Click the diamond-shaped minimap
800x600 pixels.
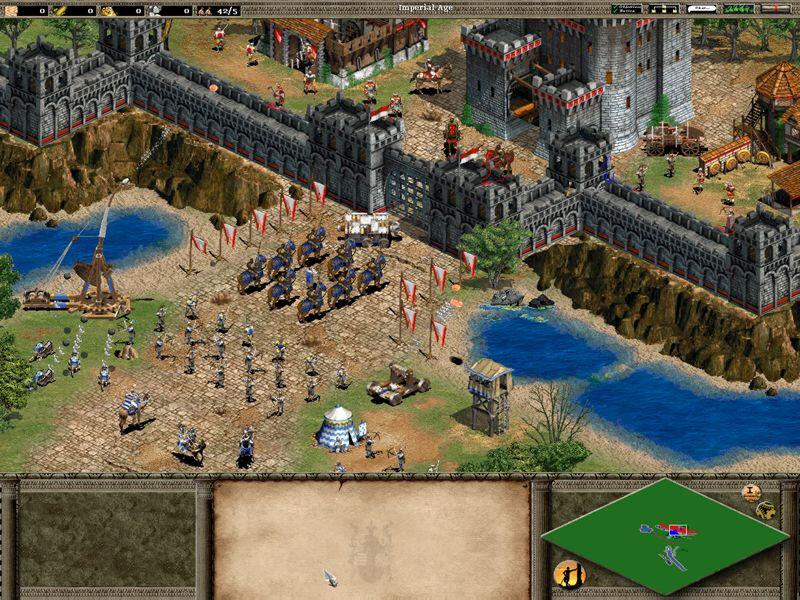point(664,535)
